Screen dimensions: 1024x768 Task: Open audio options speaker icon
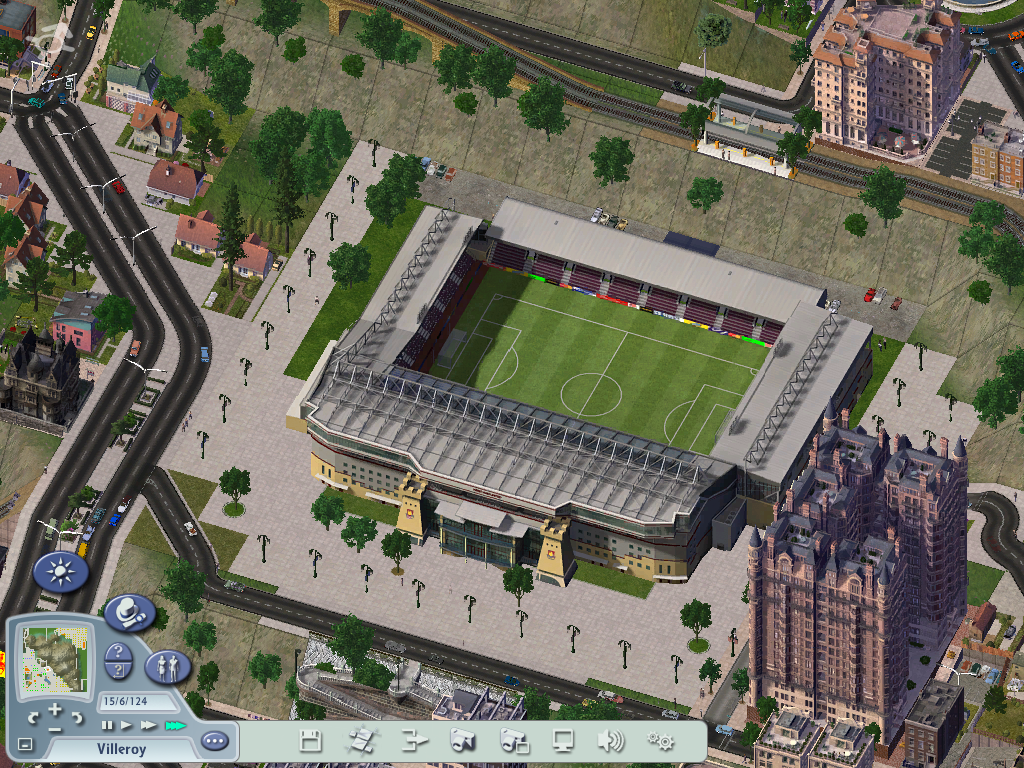click(x=610, y=741)
